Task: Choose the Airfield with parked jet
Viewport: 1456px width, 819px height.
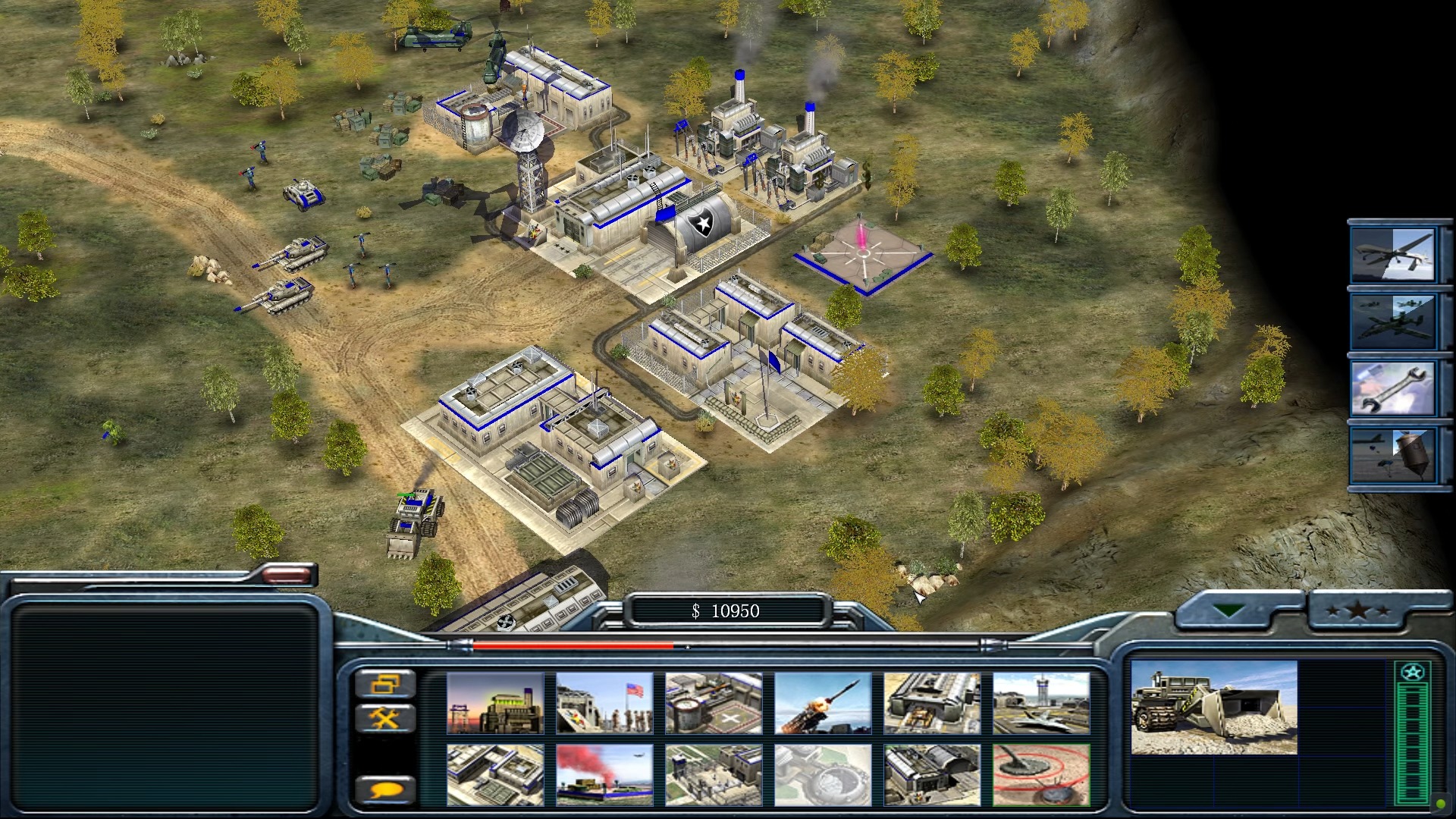Action: (x=1041, y=703)
